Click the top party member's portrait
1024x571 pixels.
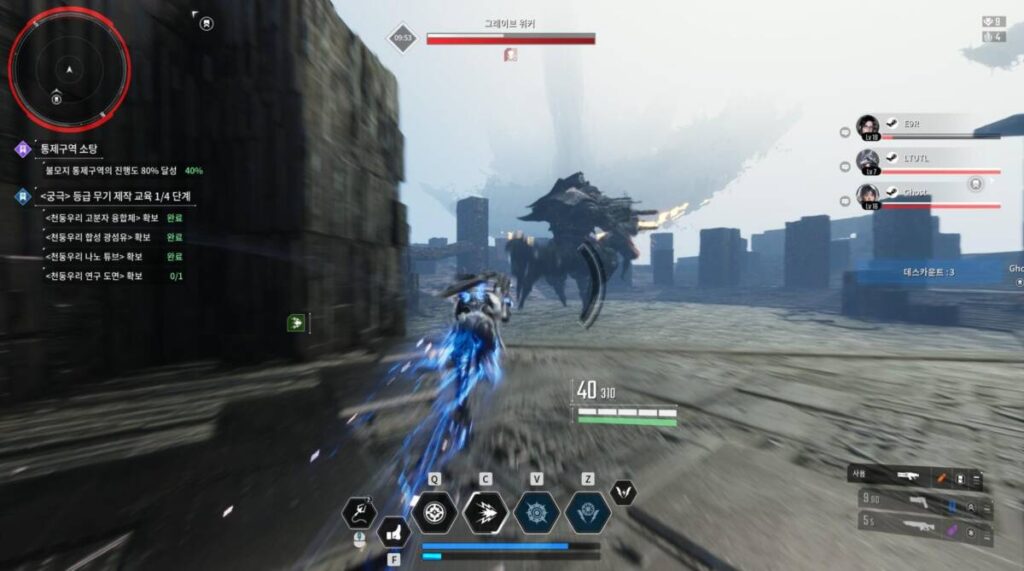pyautogui.click(x=867, y=126)
